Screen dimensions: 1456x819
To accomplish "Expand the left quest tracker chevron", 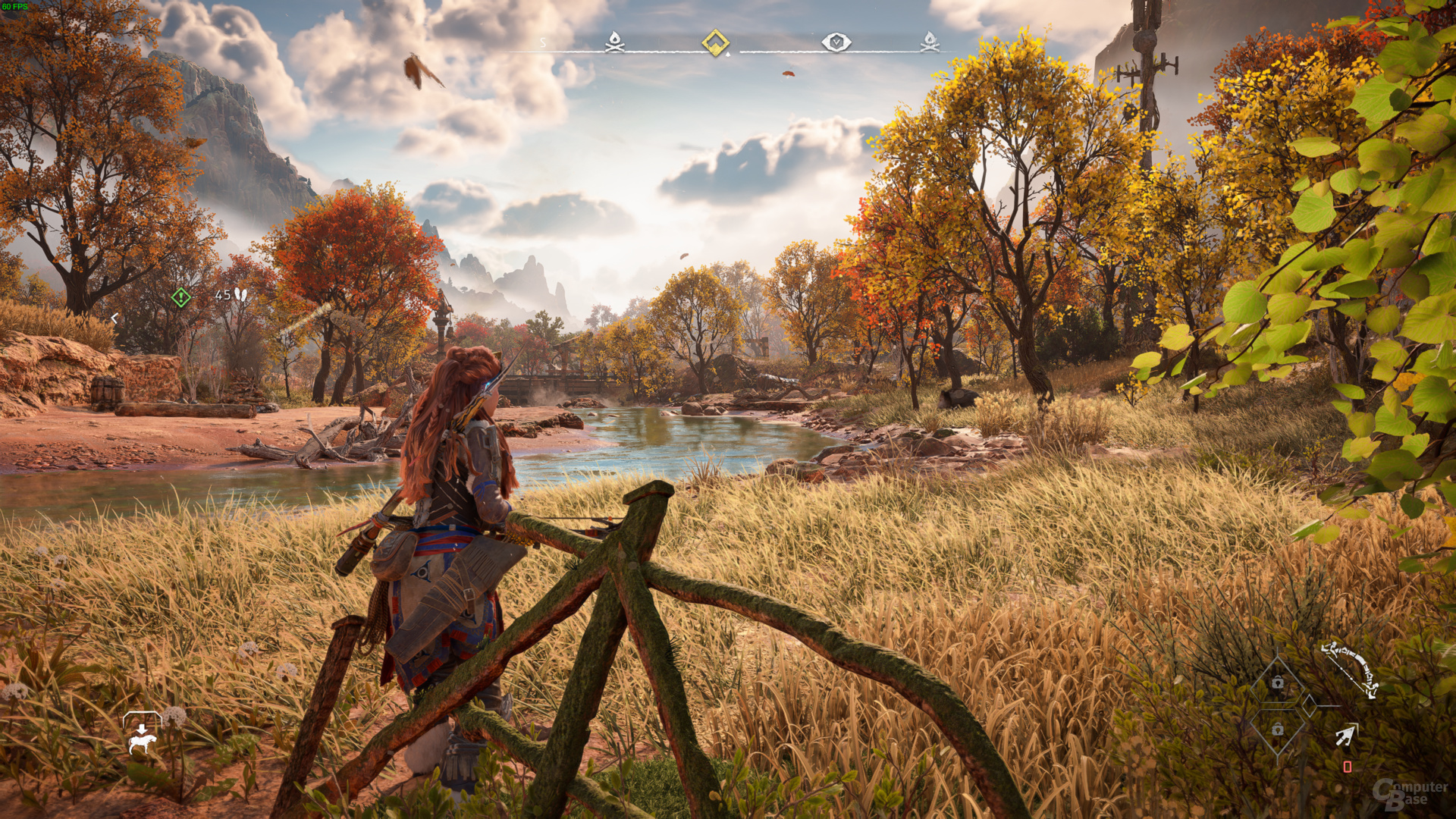I will [x=115, y=318].
